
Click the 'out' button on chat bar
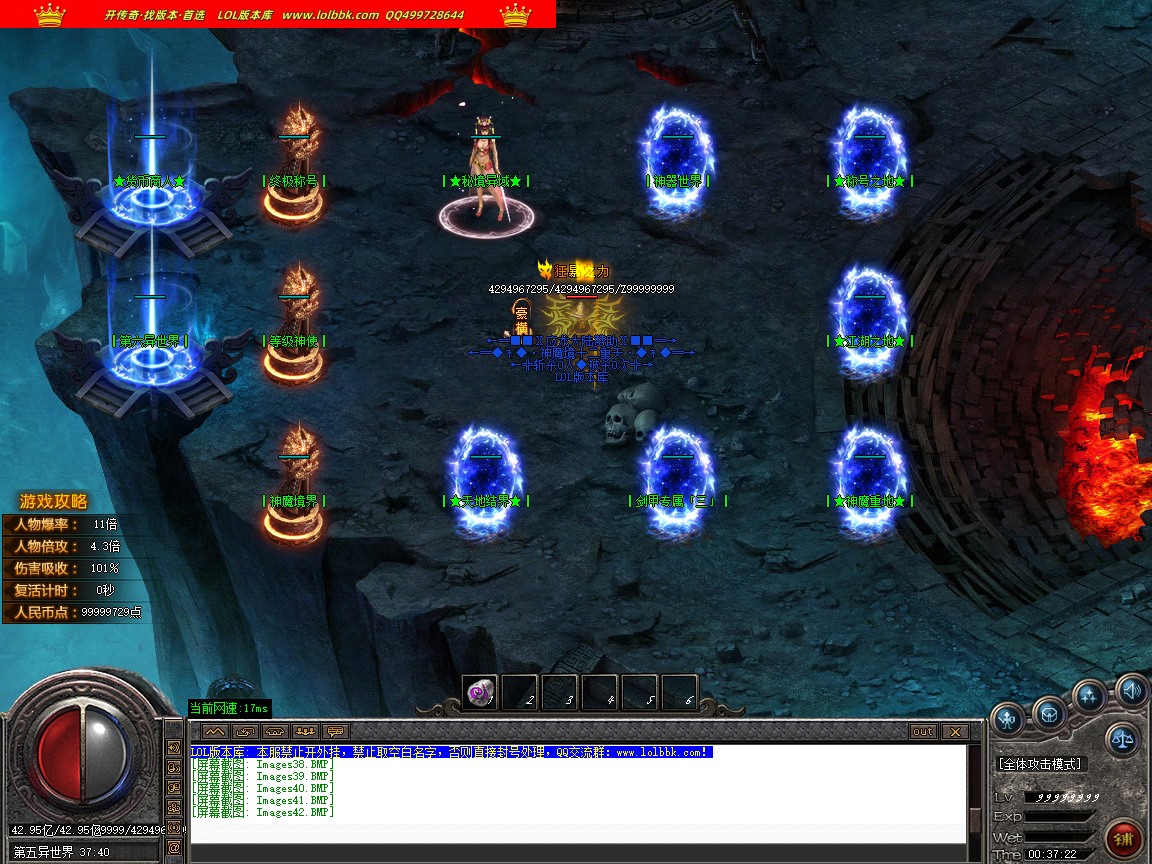(x=922, y=732)
